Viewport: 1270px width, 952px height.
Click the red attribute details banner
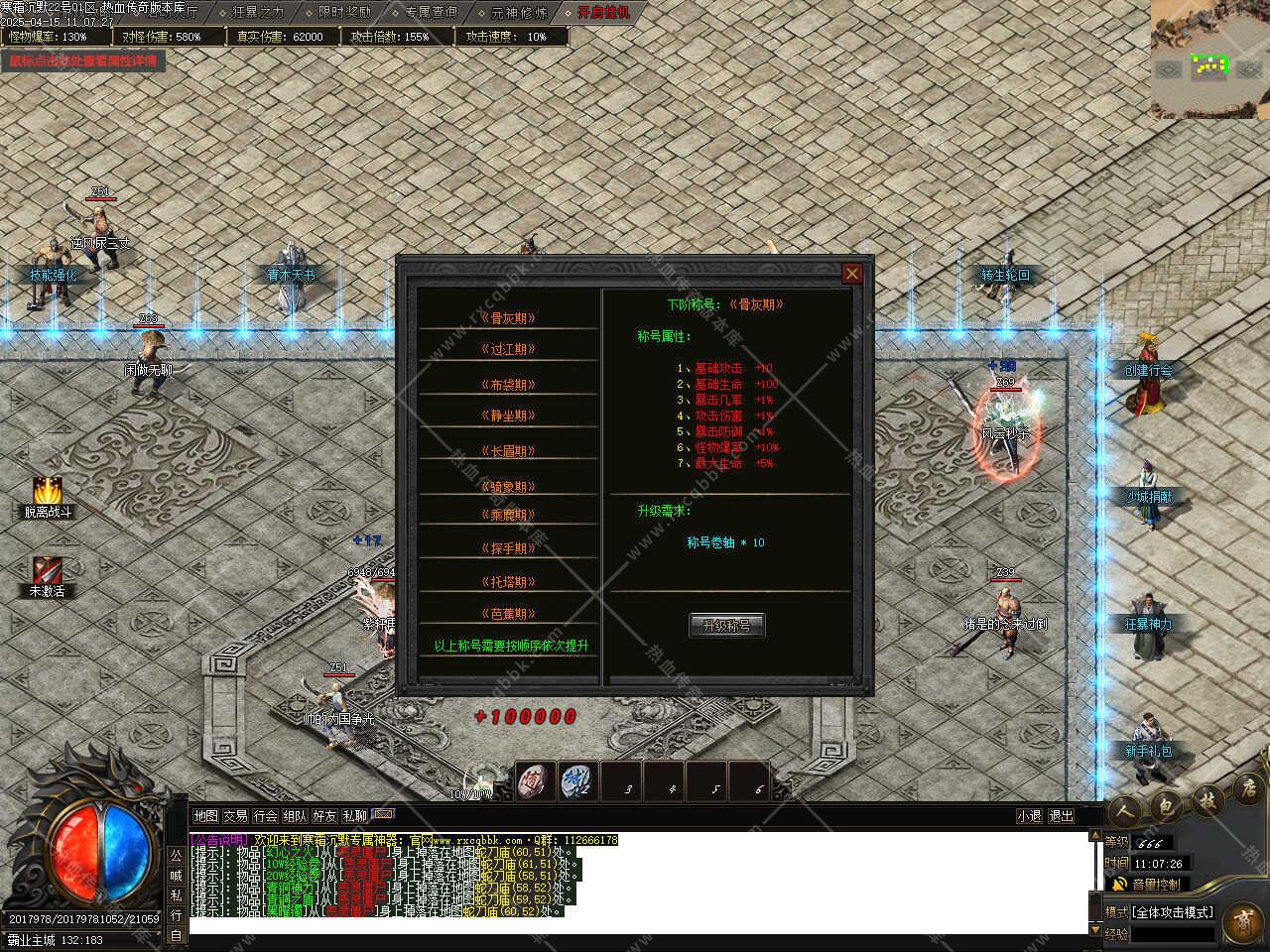click(83, 60)
